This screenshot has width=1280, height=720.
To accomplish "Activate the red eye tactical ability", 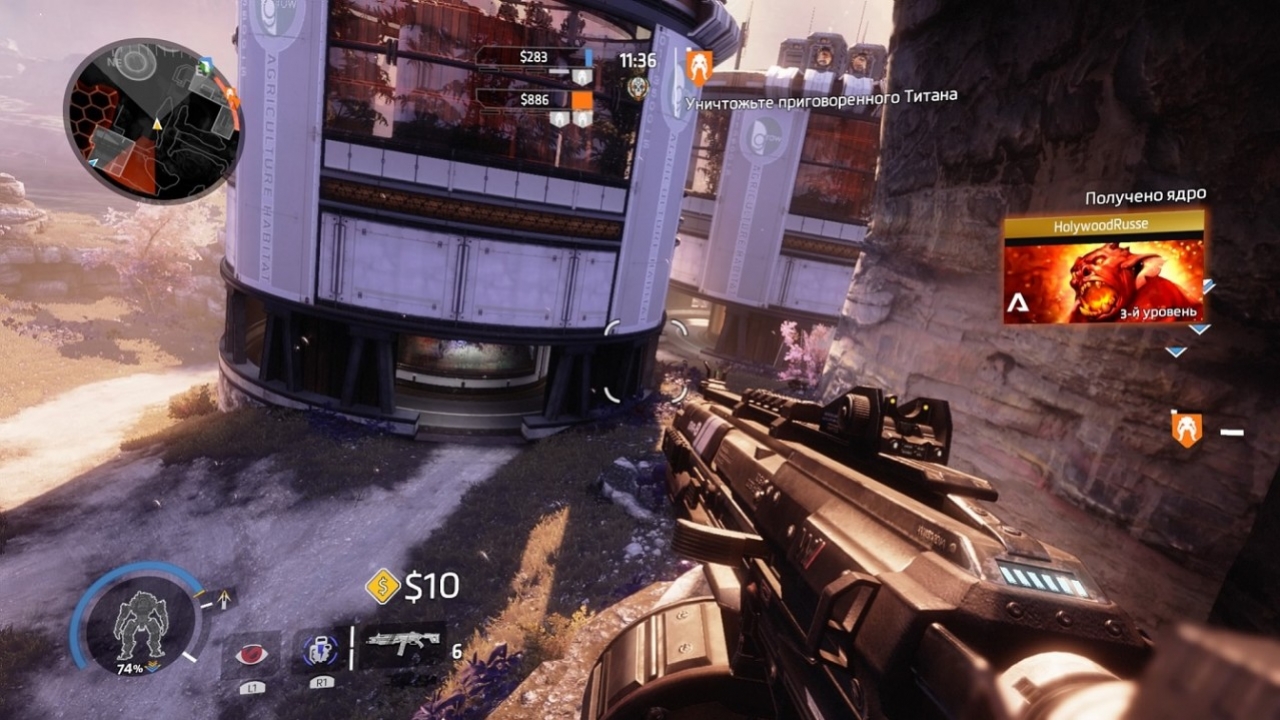I will coord(251,654).
